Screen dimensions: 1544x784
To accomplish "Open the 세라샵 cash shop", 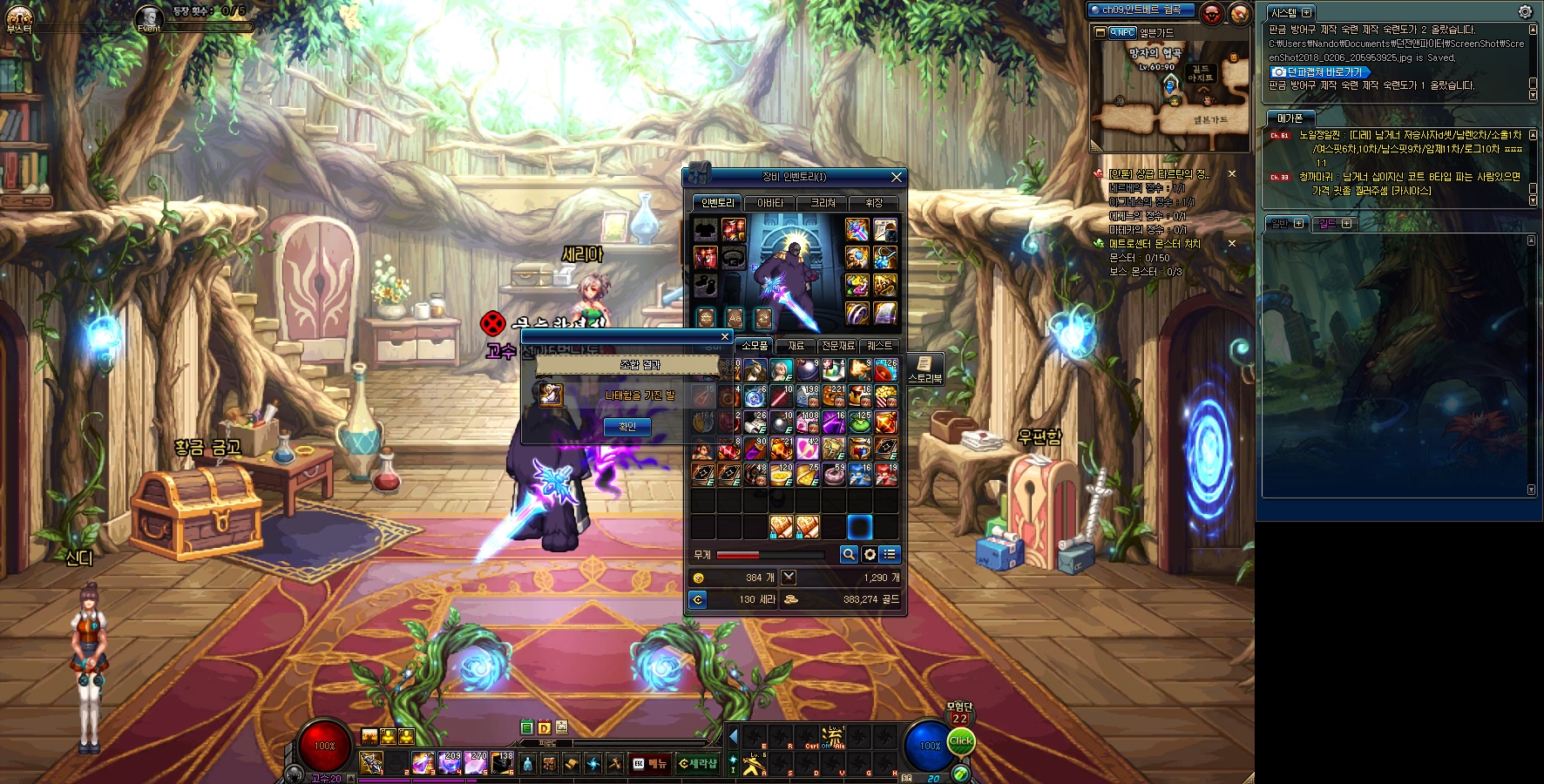I will [x=698, y=764].
